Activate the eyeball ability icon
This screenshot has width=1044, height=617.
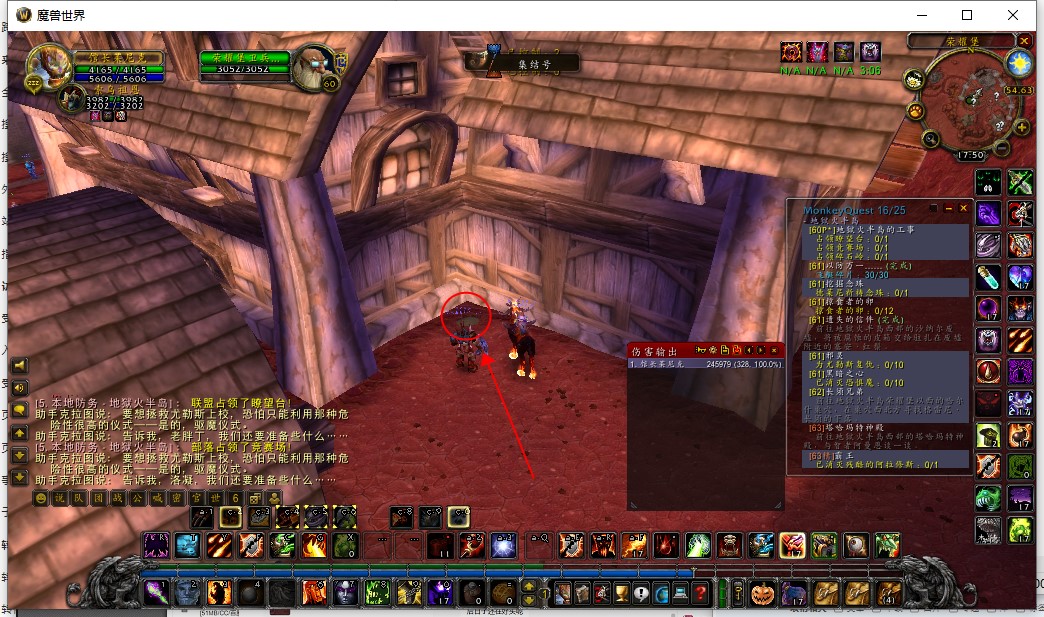point(855,545)
